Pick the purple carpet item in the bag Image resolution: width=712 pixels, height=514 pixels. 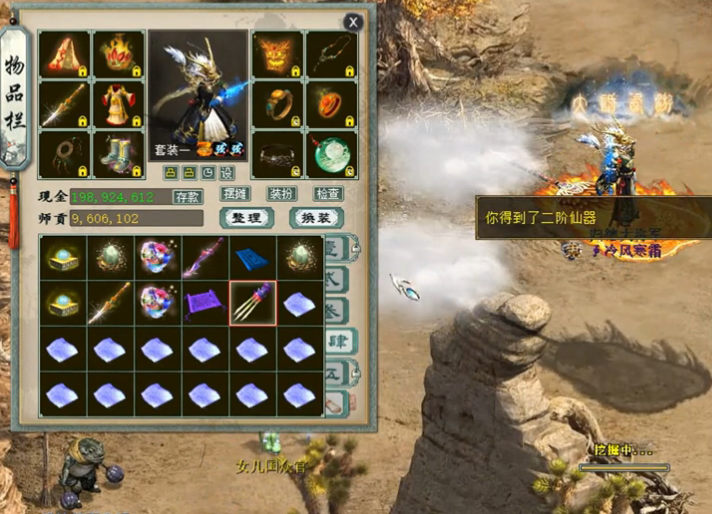[205, 301]
